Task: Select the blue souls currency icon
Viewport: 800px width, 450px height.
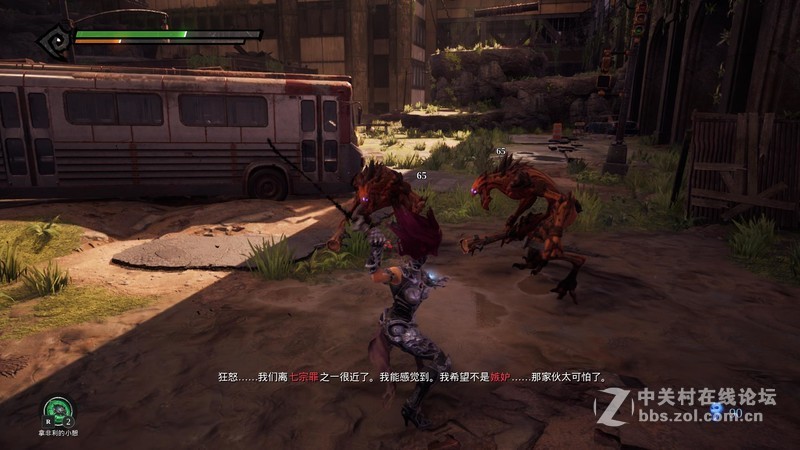Action: pos(716,409)
